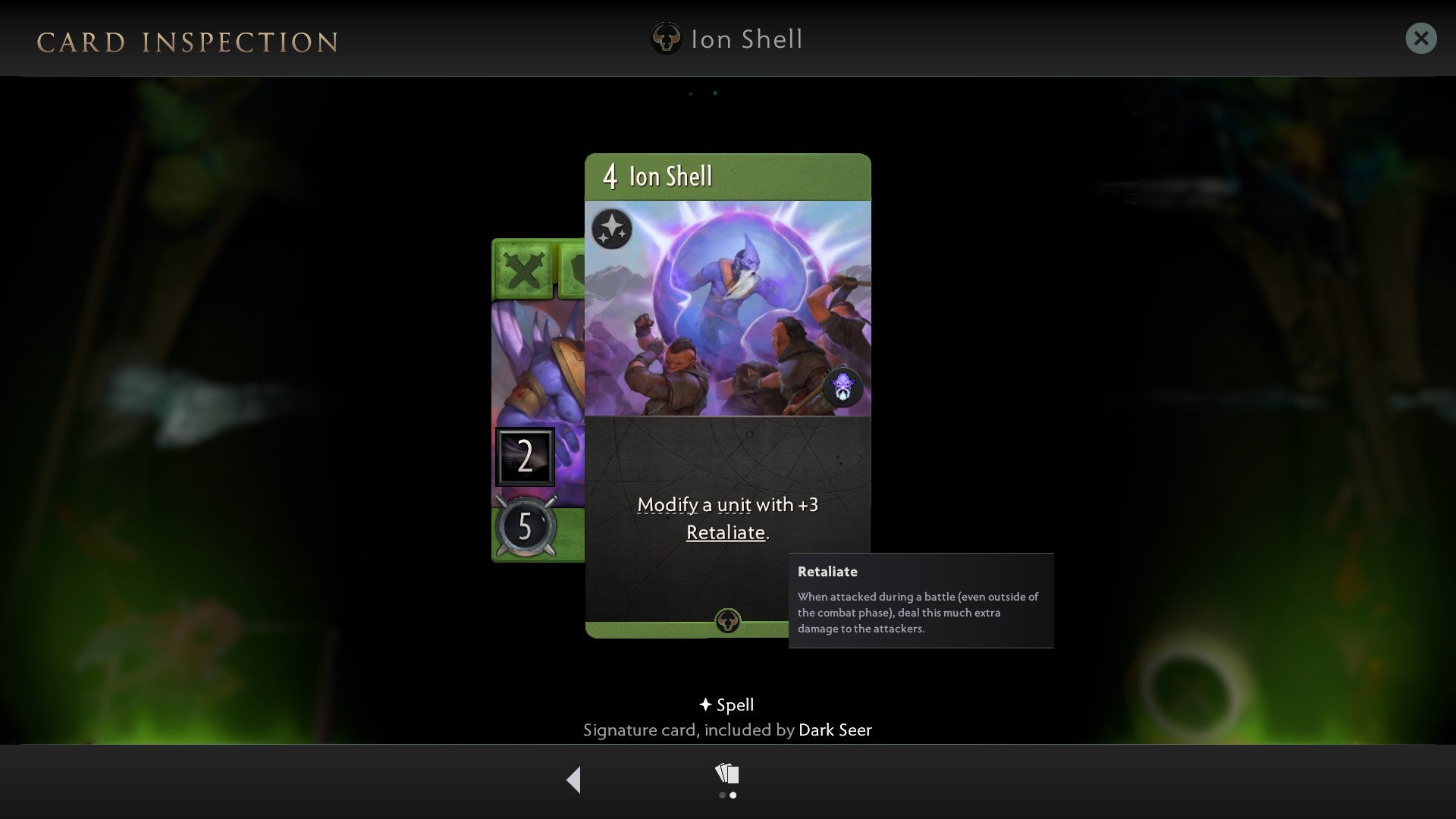Toggle the second pagination dot

(x=733, y=795)
